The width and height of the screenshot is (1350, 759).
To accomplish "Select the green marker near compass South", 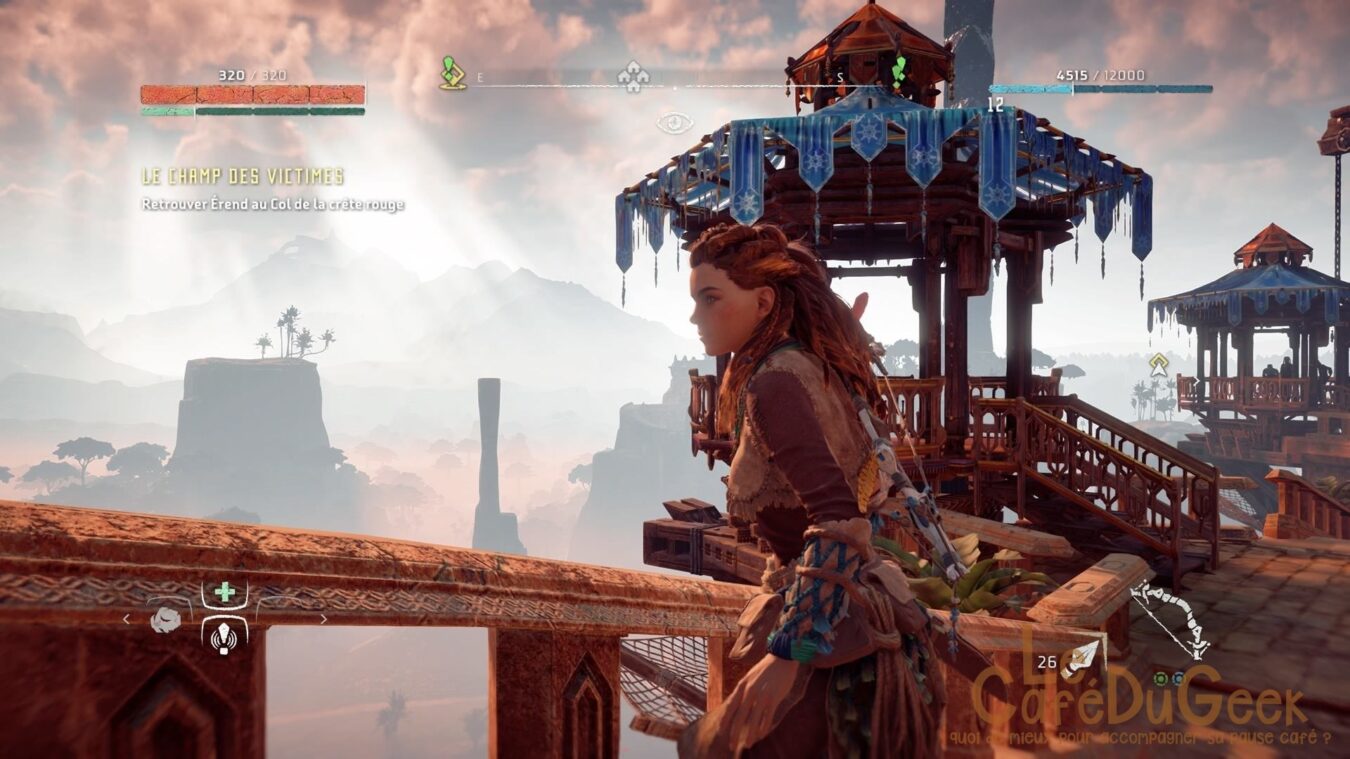I will click(899, 70).
